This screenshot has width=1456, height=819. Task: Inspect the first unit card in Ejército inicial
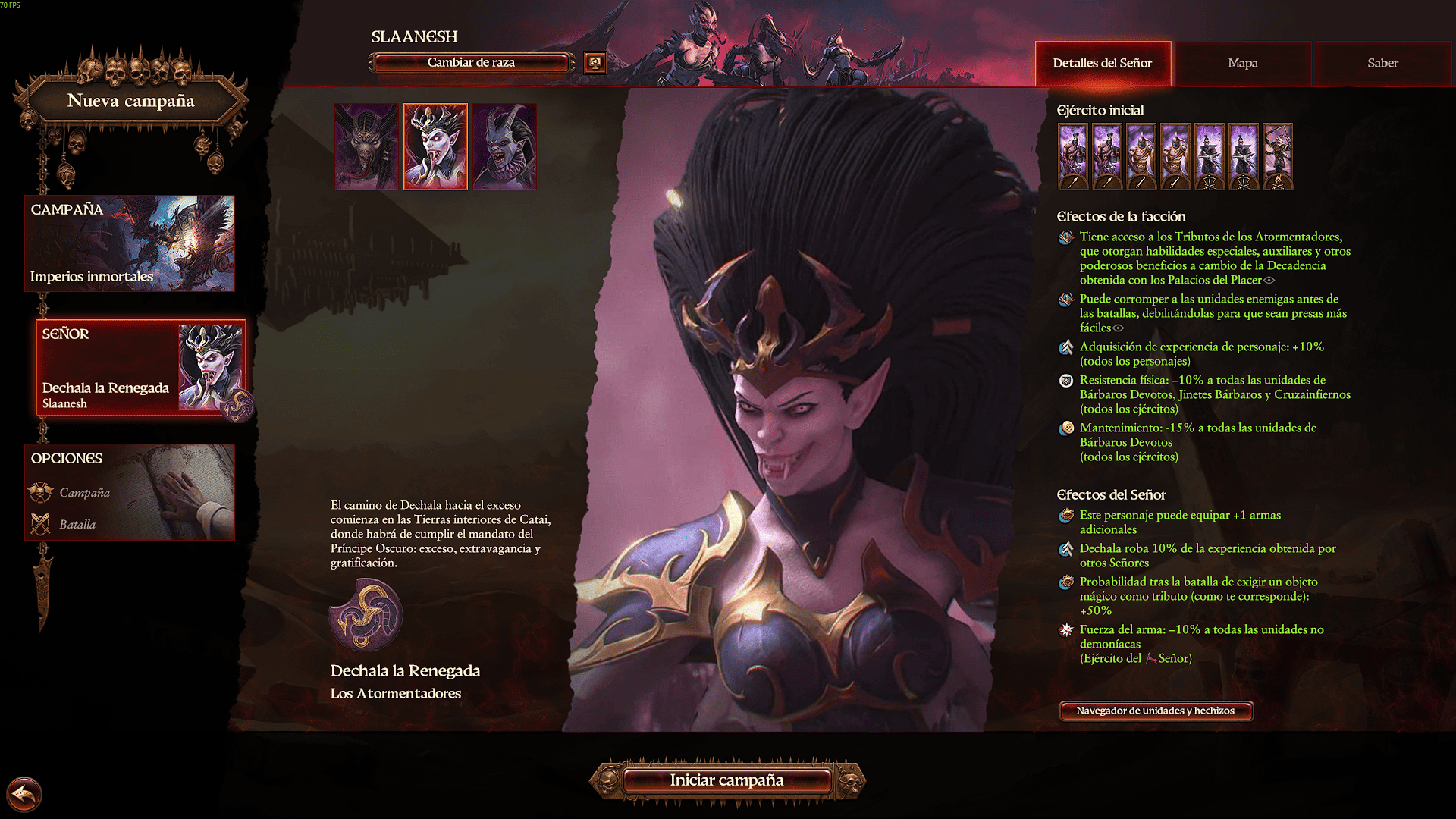point(1073,156)
